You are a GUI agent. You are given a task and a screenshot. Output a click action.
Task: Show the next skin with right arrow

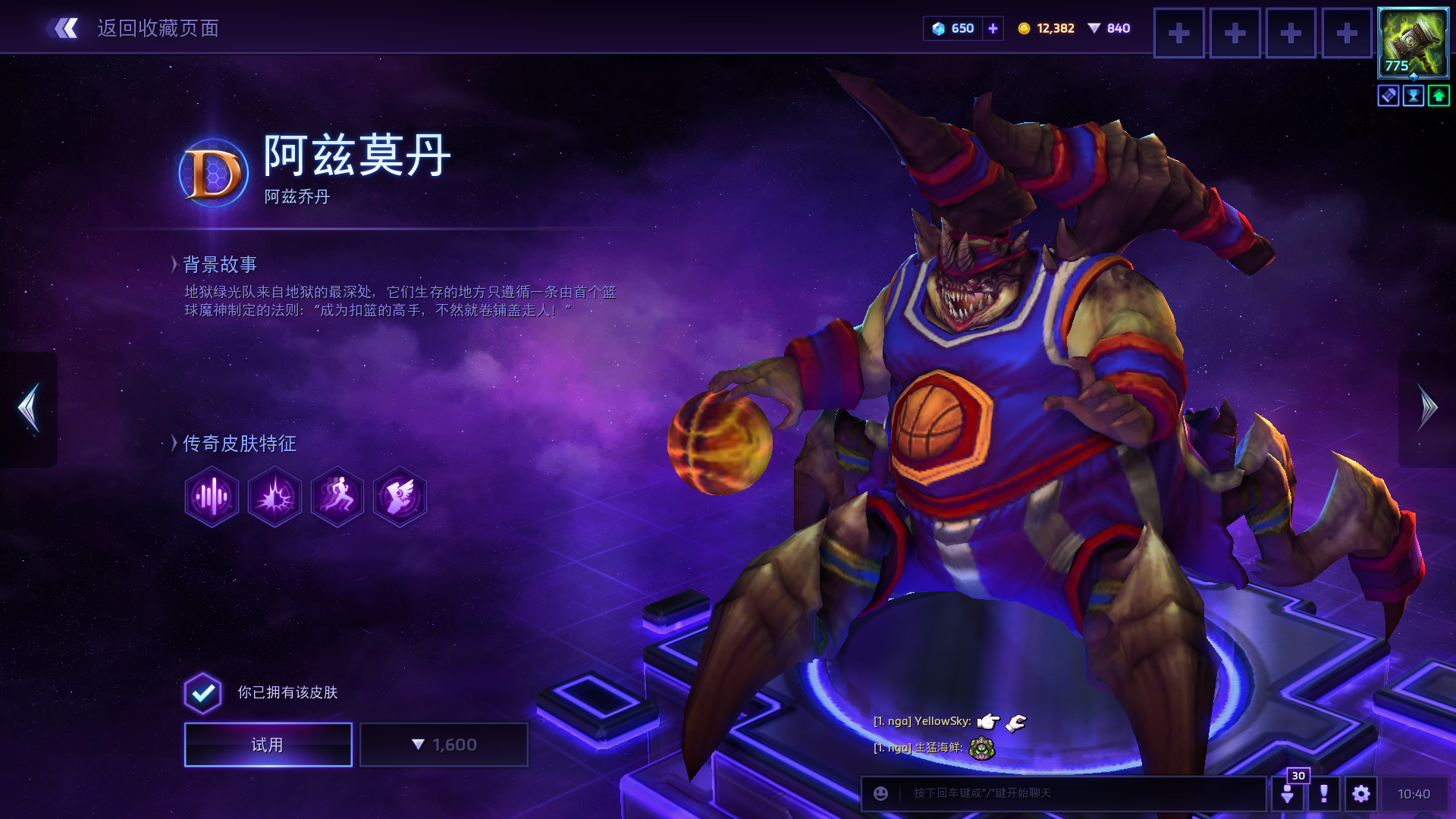pyautogui.click(x=1427, y=408)
